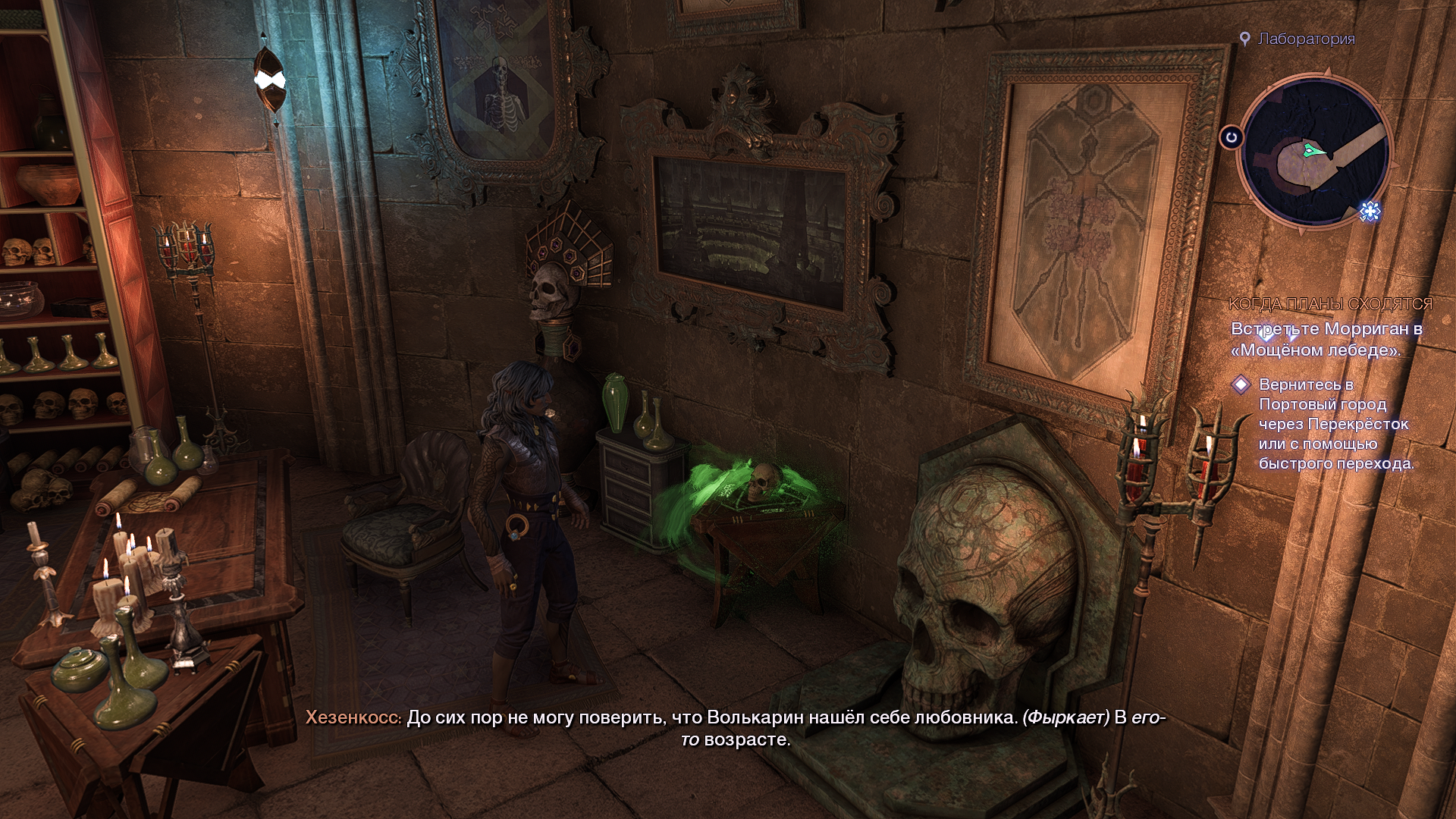Image resolution: width=1456 pixels, height=819 pixels.
Task: Open the Когда планы сходятся quest tracker
Action: (x=1330, y=304)
